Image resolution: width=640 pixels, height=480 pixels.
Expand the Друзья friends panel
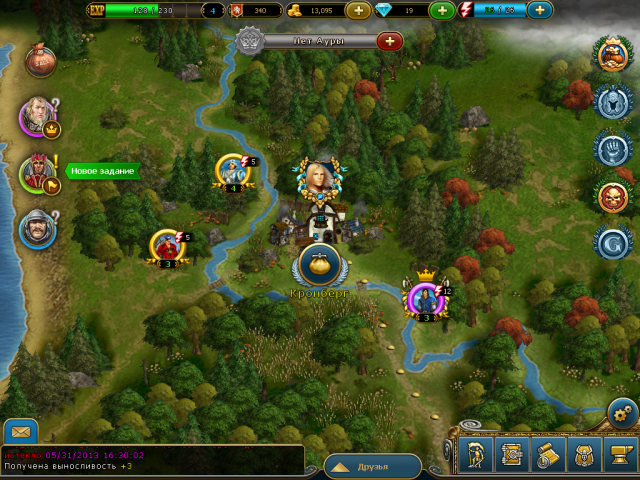372,466
